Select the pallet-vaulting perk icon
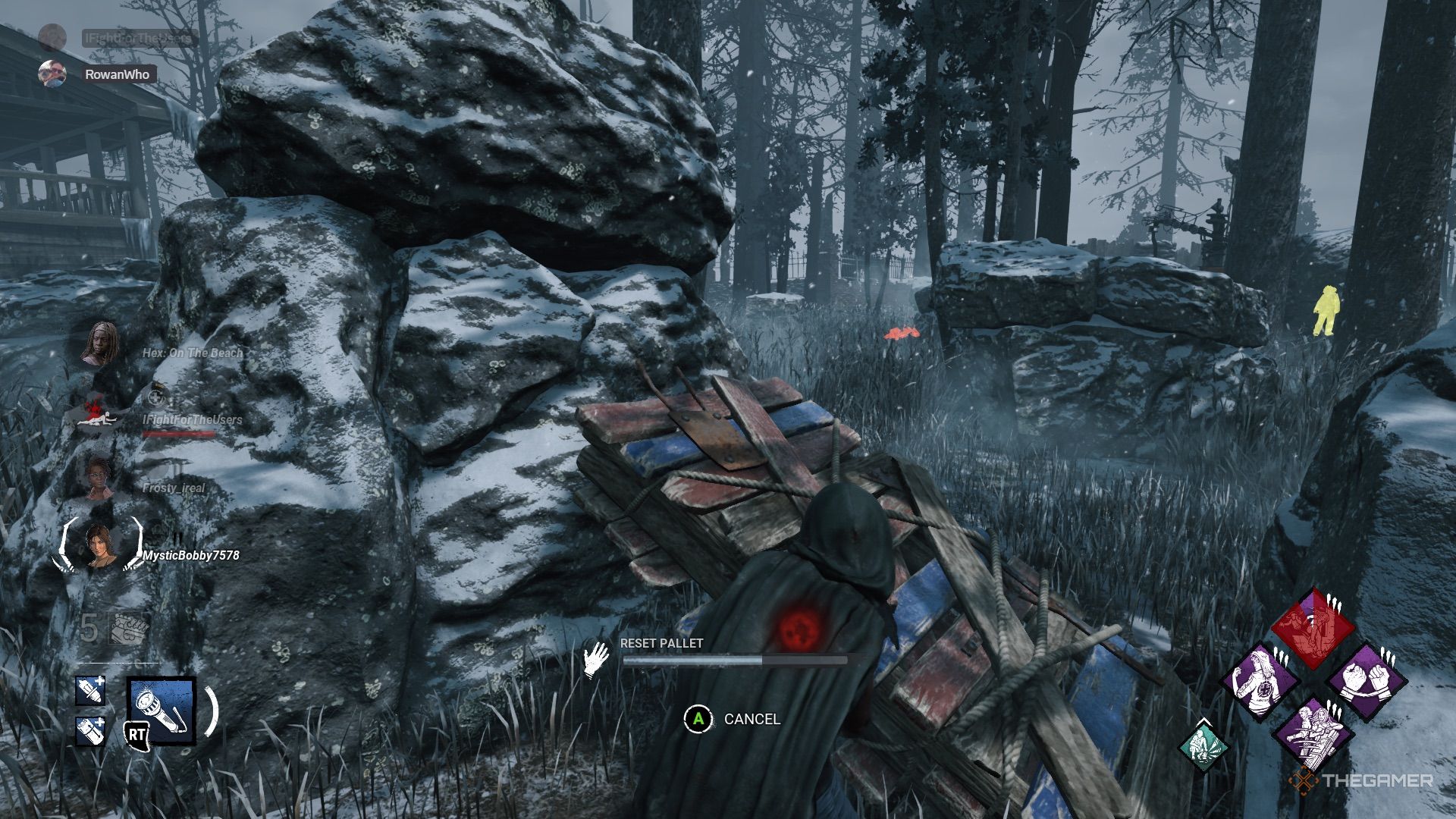Screen dimensions: 1456x819 coord(1313,733)
